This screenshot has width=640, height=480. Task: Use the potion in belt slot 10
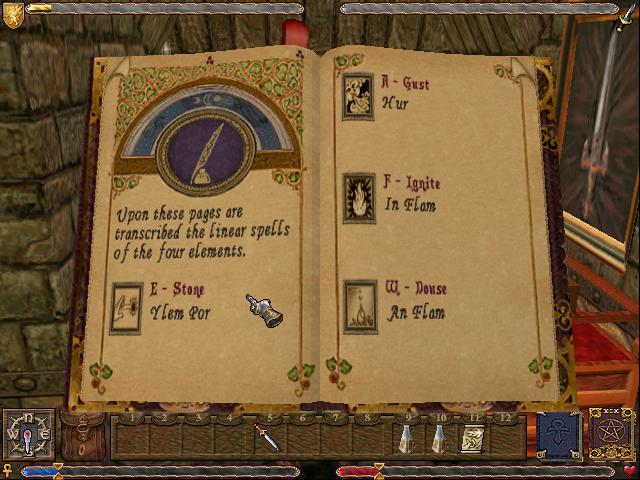pyautogui.click(x=438, y=438)
